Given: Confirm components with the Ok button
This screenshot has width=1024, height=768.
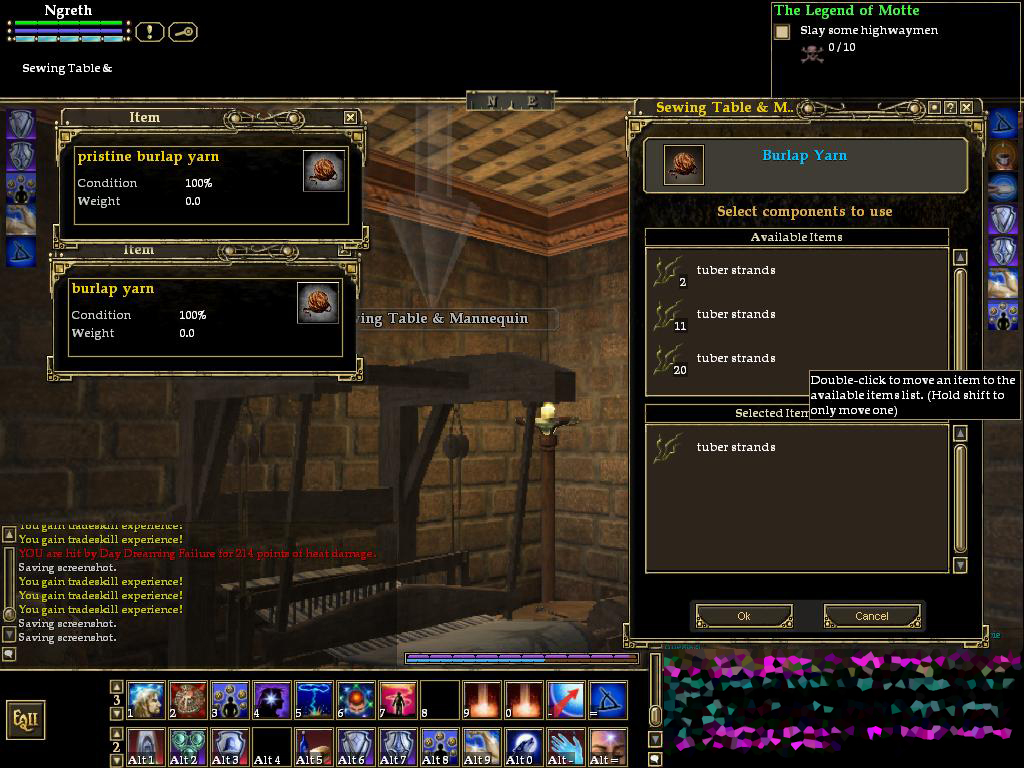Looking at the screenshot, I should coord(744,616).
